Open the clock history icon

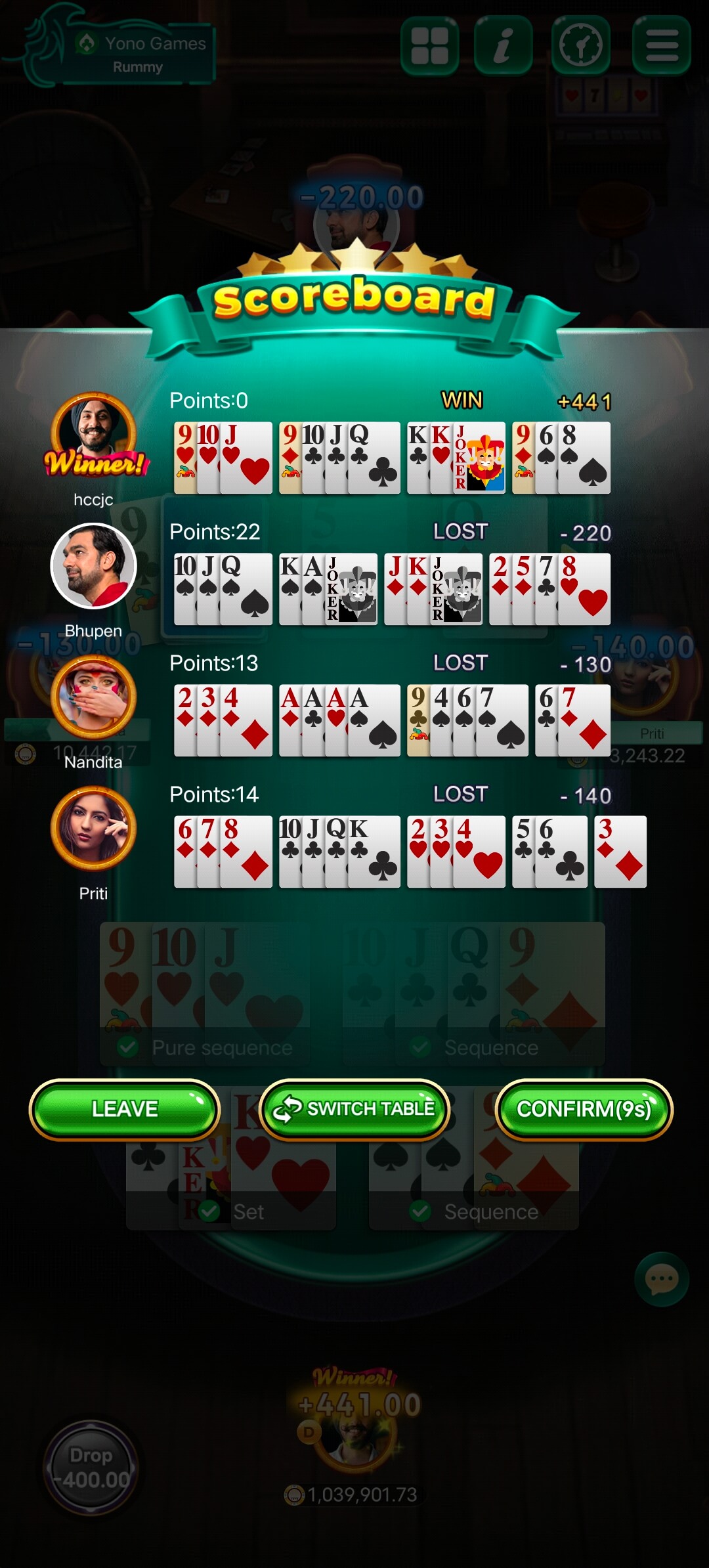pyautogui.click(x=581, y=45)
